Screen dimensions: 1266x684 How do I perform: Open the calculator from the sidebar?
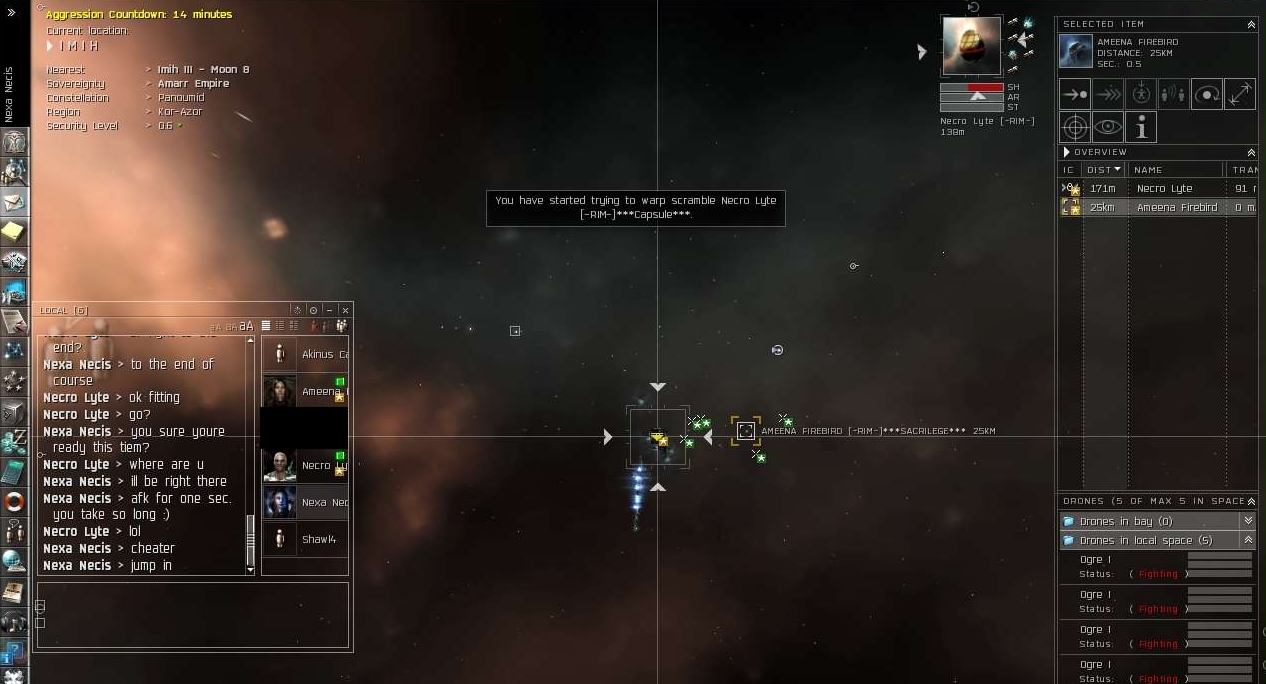click(x=14, y=471)
